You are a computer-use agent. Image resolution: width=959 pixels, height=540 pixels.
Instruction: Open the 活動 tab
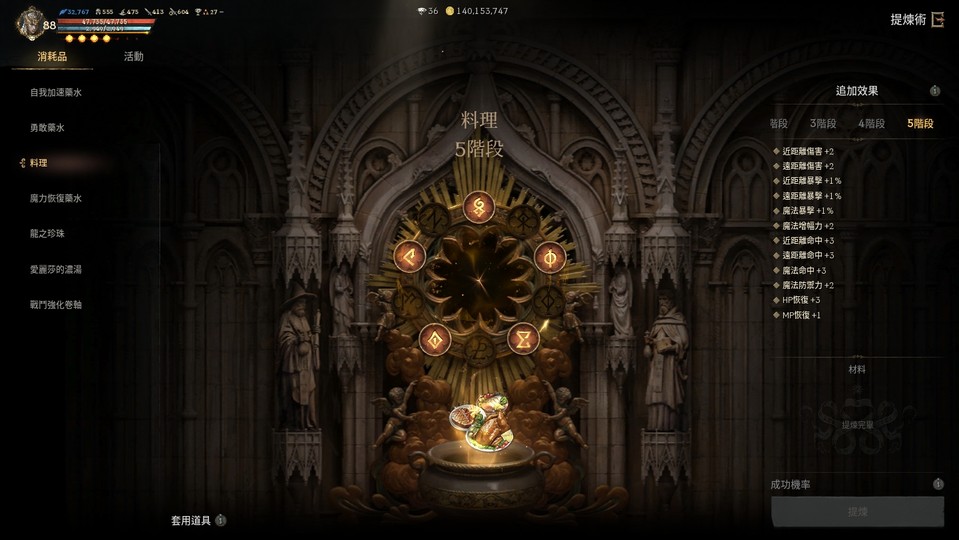pyautogui.click(x=133, y=57)
